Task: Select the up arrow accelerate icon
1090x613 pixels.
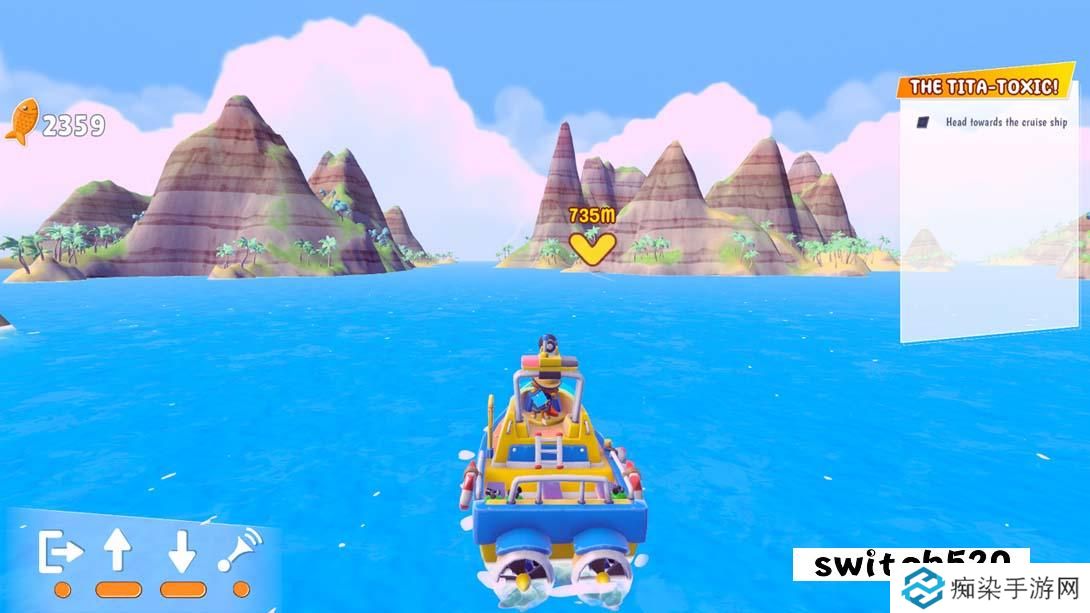Action: [118, 551]
